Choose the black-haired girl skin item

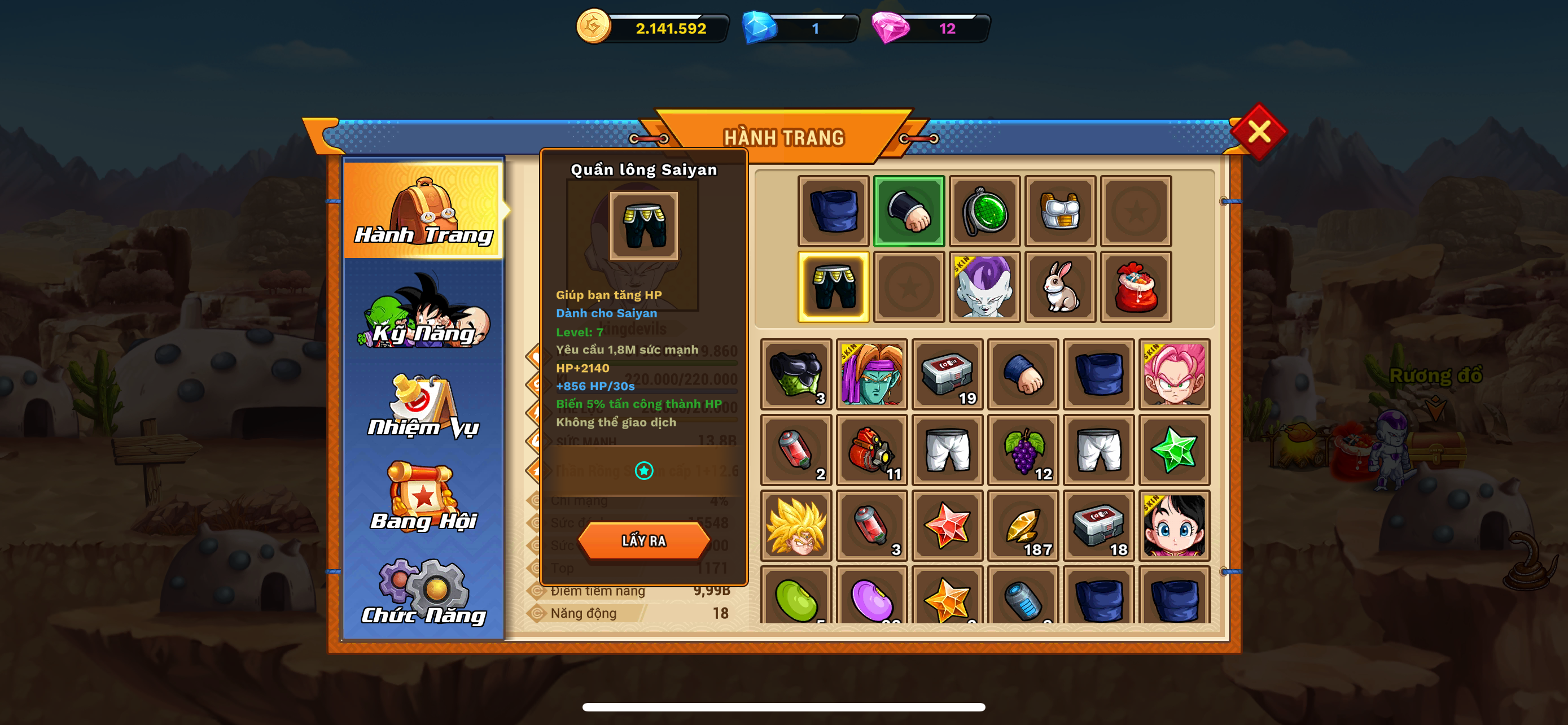(x=1174, y=526)
